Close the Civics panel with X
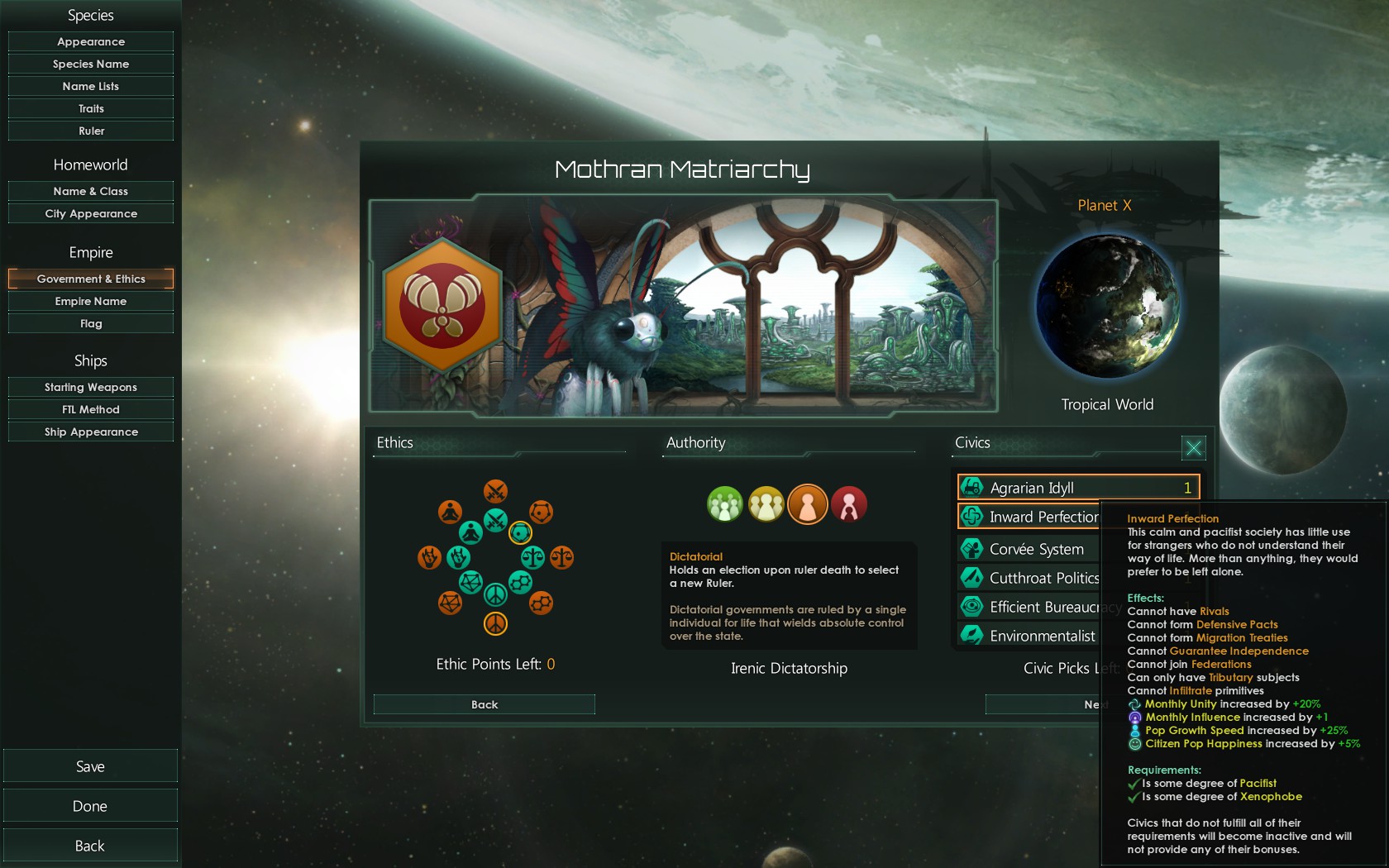The width and height of the screenshot is (1389, 868). pos(1193,448)
